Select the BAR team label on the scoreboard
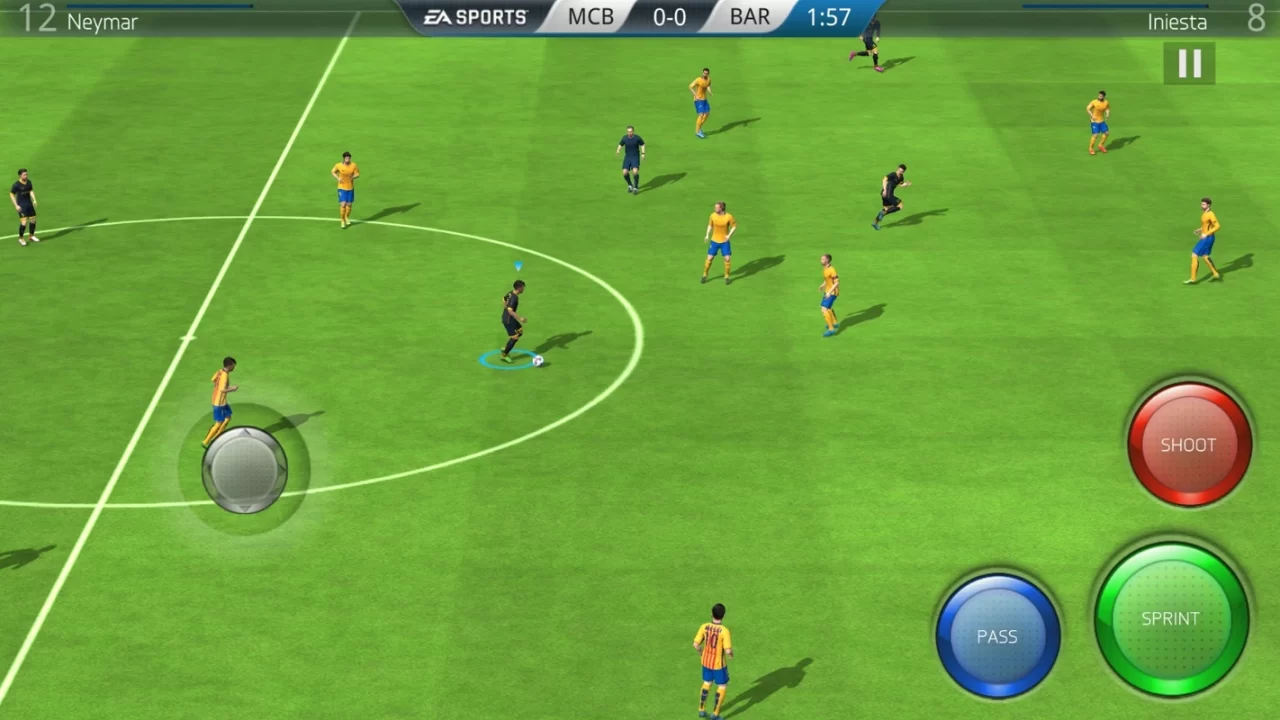 (749, 16)
